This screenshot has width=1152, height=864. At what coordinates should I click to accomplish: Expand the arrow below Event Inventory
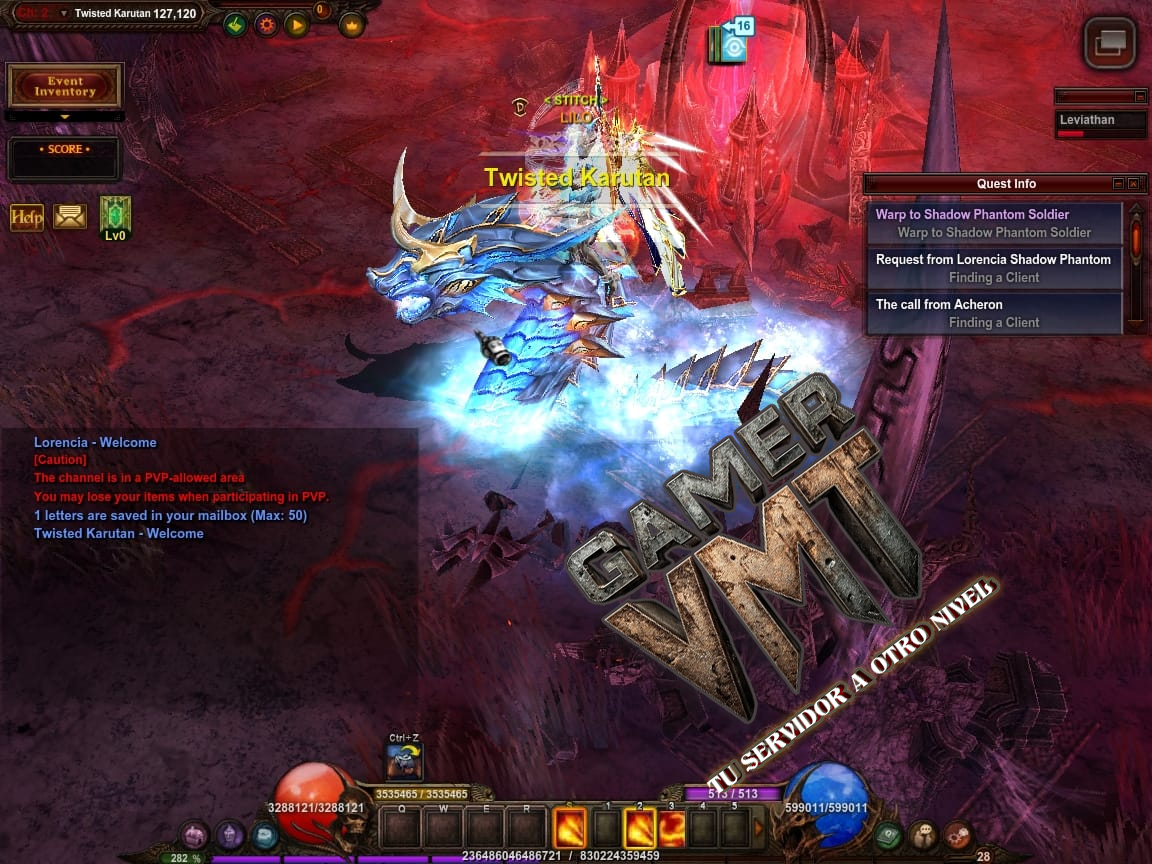tap(64, 117)
